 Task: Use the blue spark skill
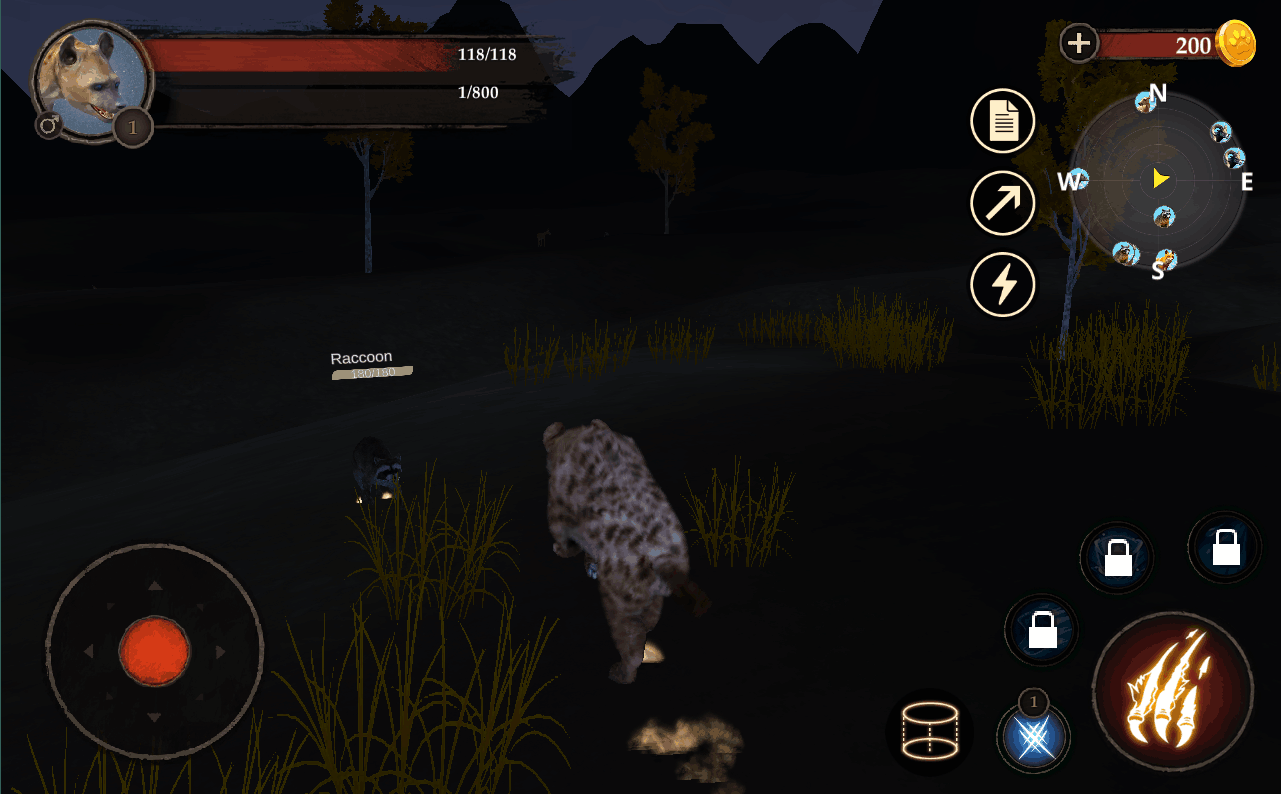[x=1033, y=738]
